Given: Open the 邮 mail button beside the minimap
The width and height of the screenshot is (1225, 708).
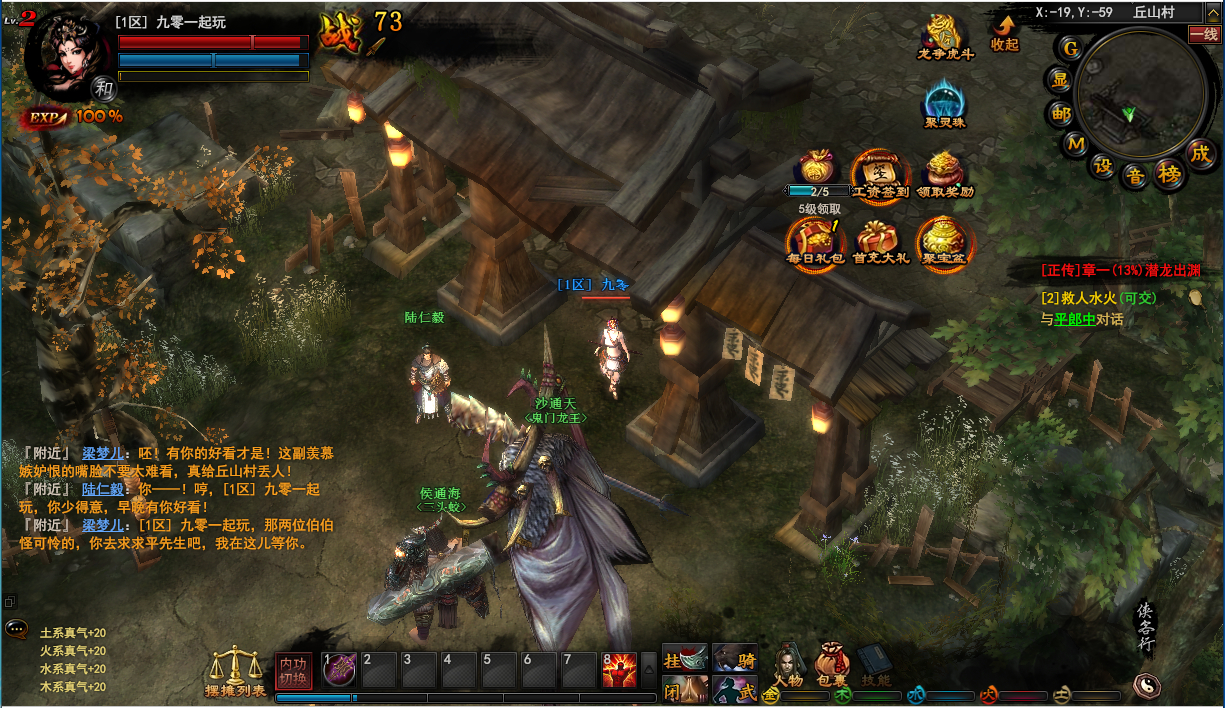Looking at the screenshot, I should 1060,114.
